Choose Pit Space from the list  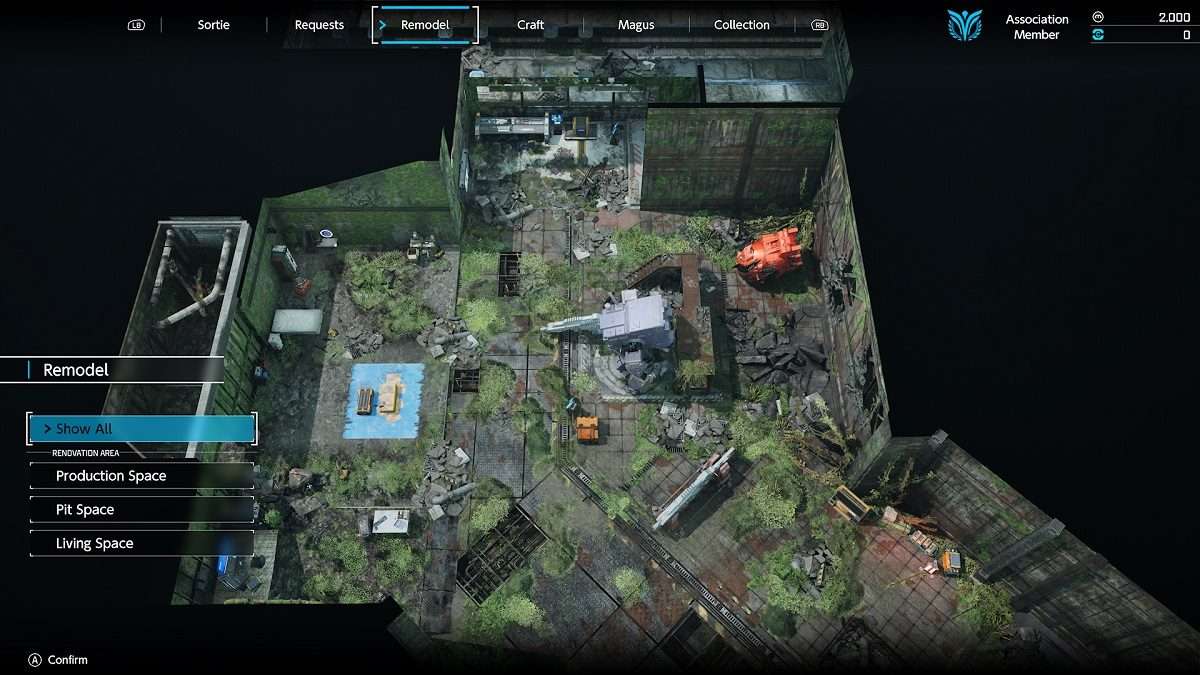142,510
